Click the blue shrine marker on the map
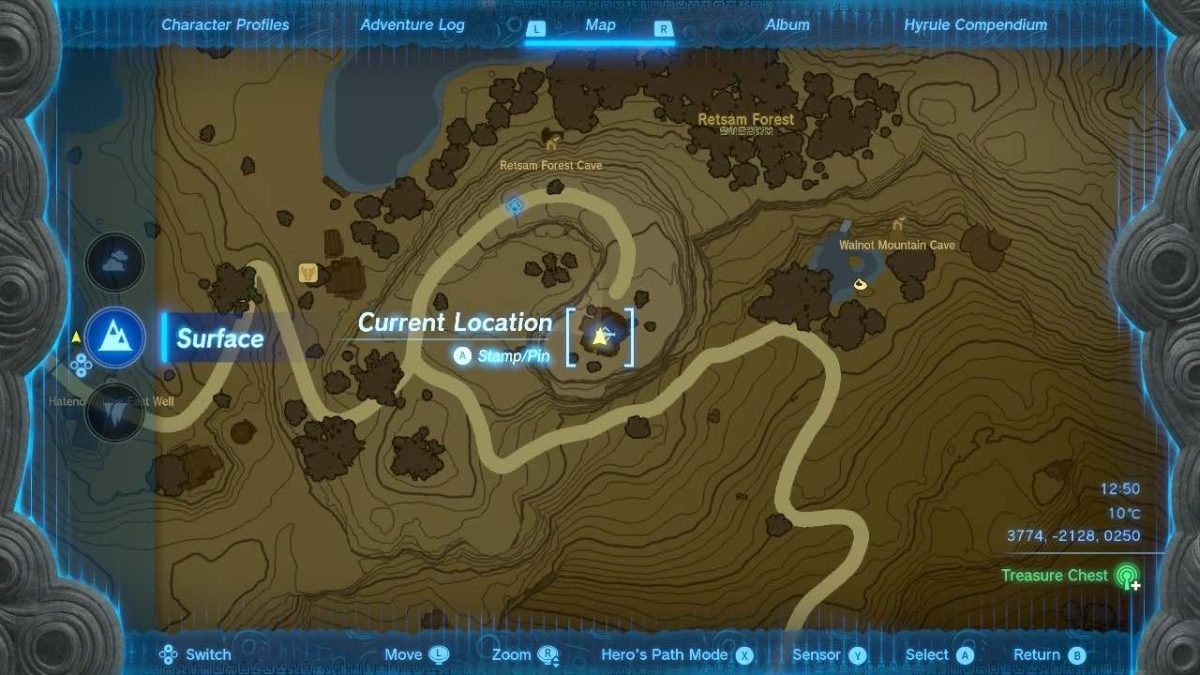The height and width of the screenshot is (675, 1200). click(x=515, y=206)
